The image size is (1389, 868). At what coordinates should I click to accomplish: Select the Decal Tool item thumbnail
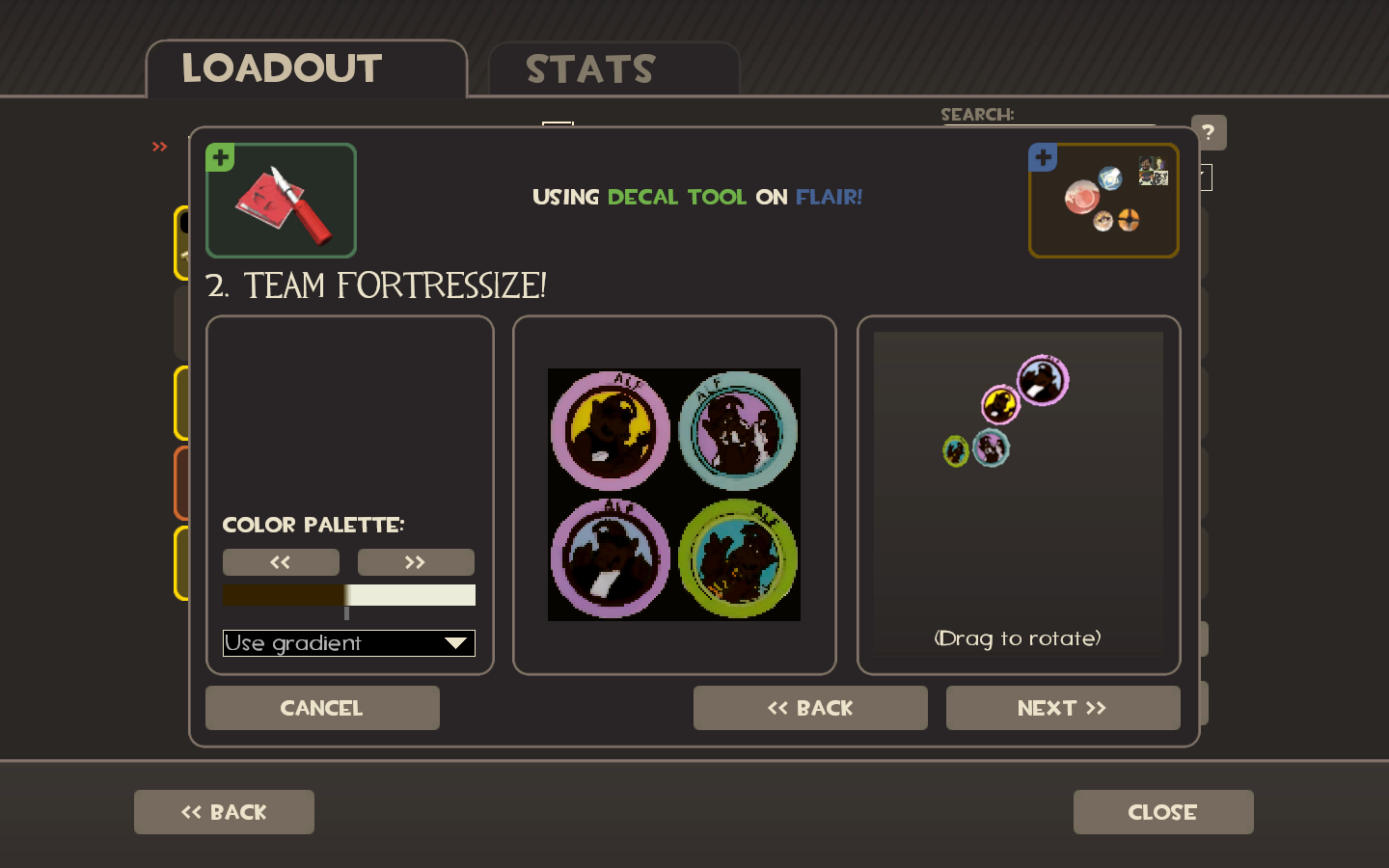coord(281,200)
